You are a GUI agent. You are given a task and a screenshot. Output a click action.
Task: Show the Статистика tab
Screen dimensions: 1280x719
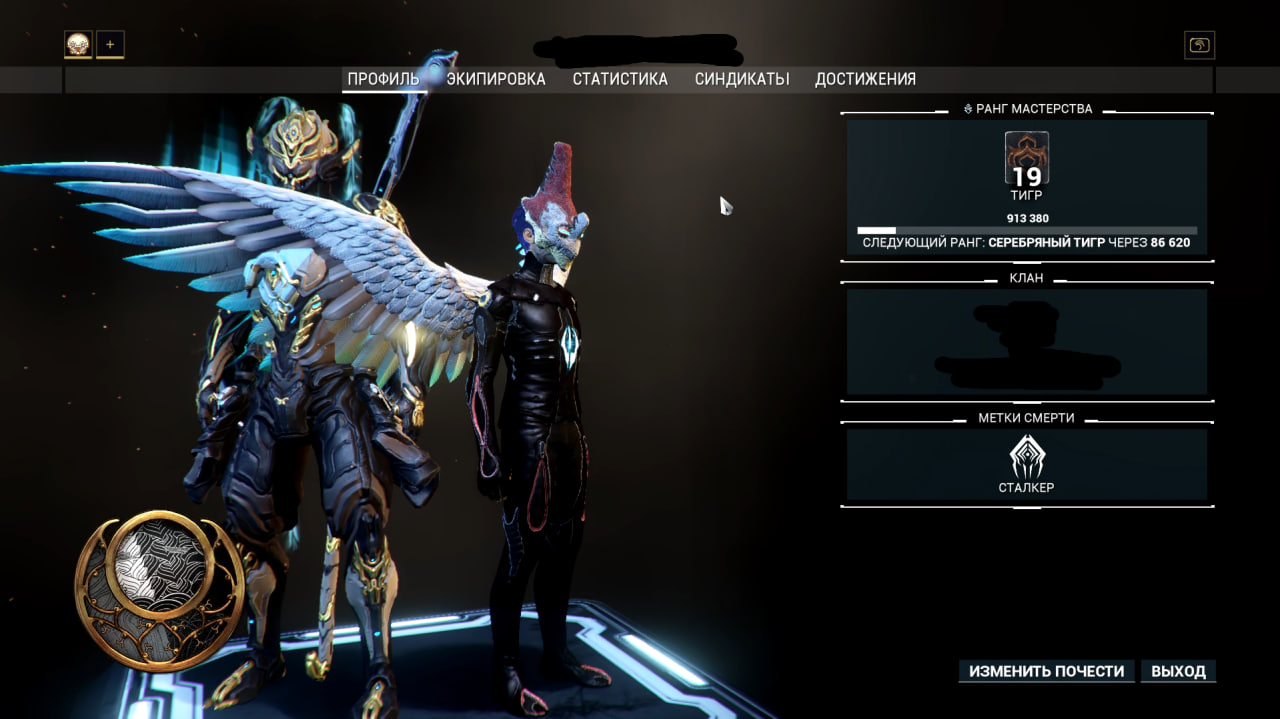(x=620, y=79)
